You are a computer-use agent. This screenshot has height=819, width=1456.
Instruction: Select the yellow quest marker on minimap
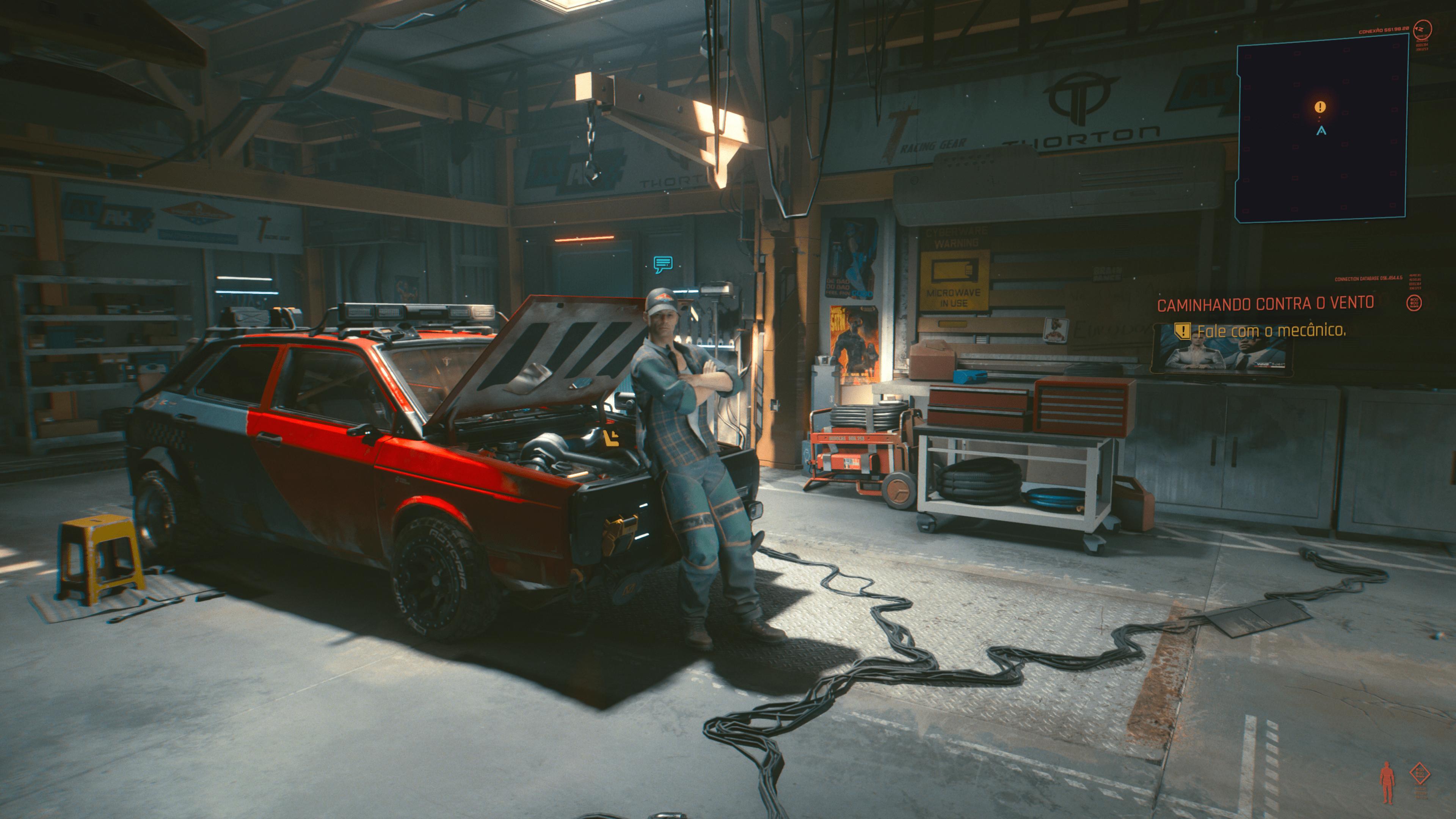tap(1320, 107)
